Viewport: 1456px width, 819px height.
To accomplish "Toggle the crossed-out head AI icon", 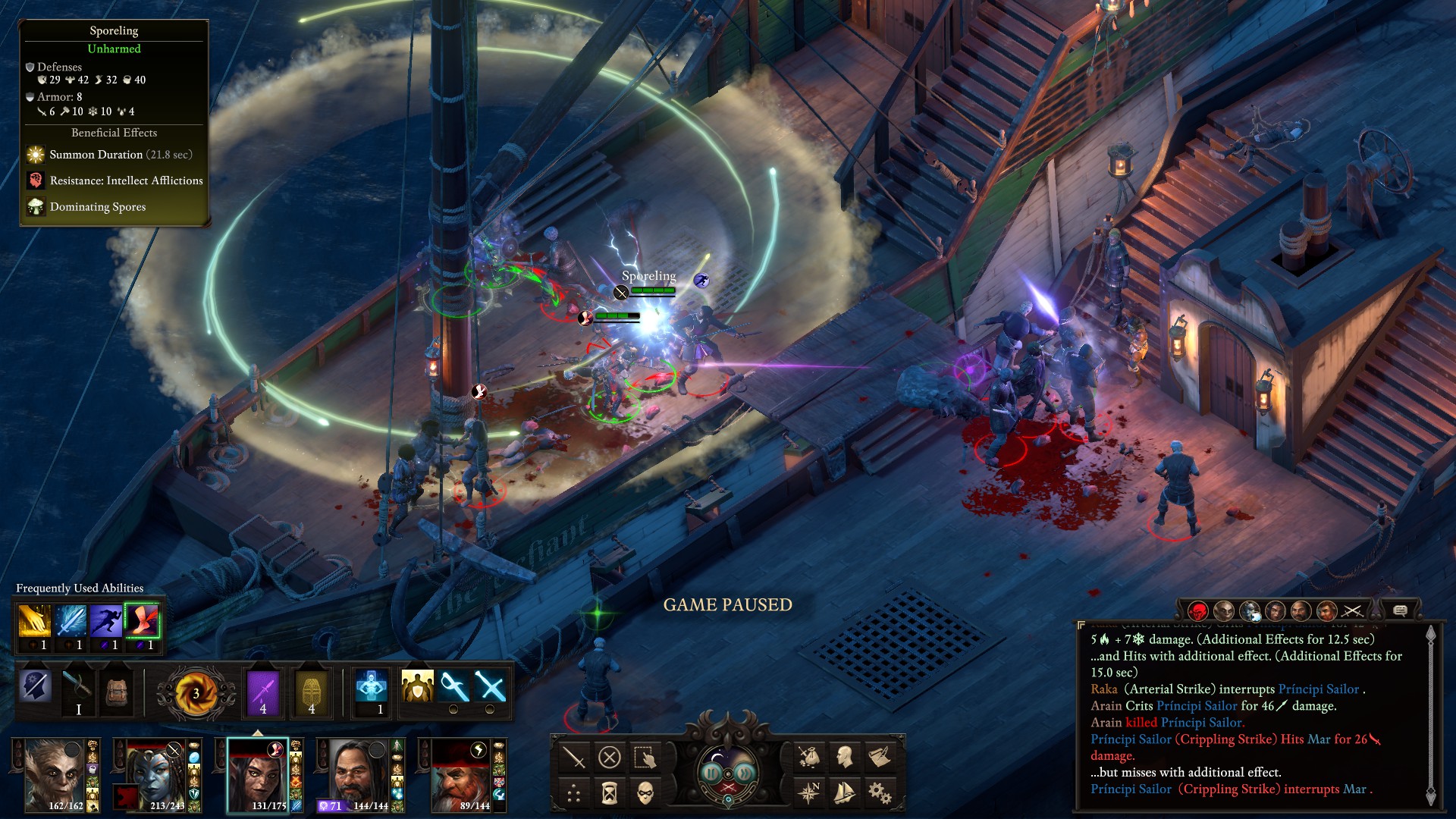I will (36, 687).
